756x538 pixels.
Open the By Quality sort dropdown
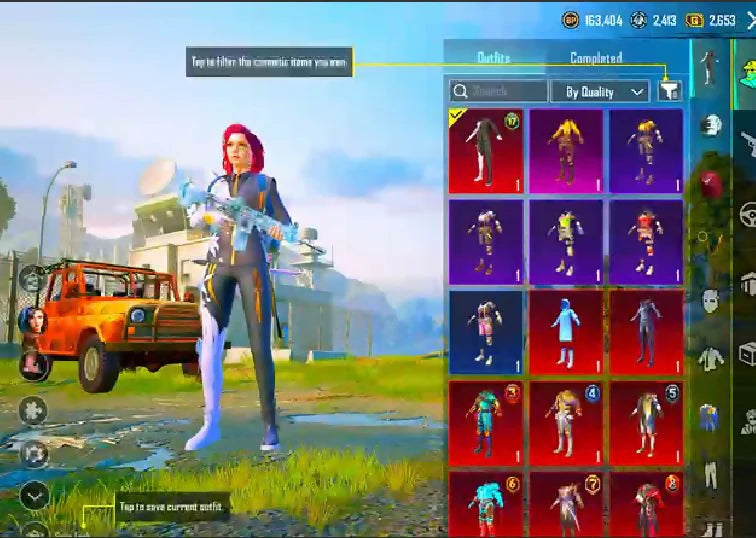(x=600, y=91)
